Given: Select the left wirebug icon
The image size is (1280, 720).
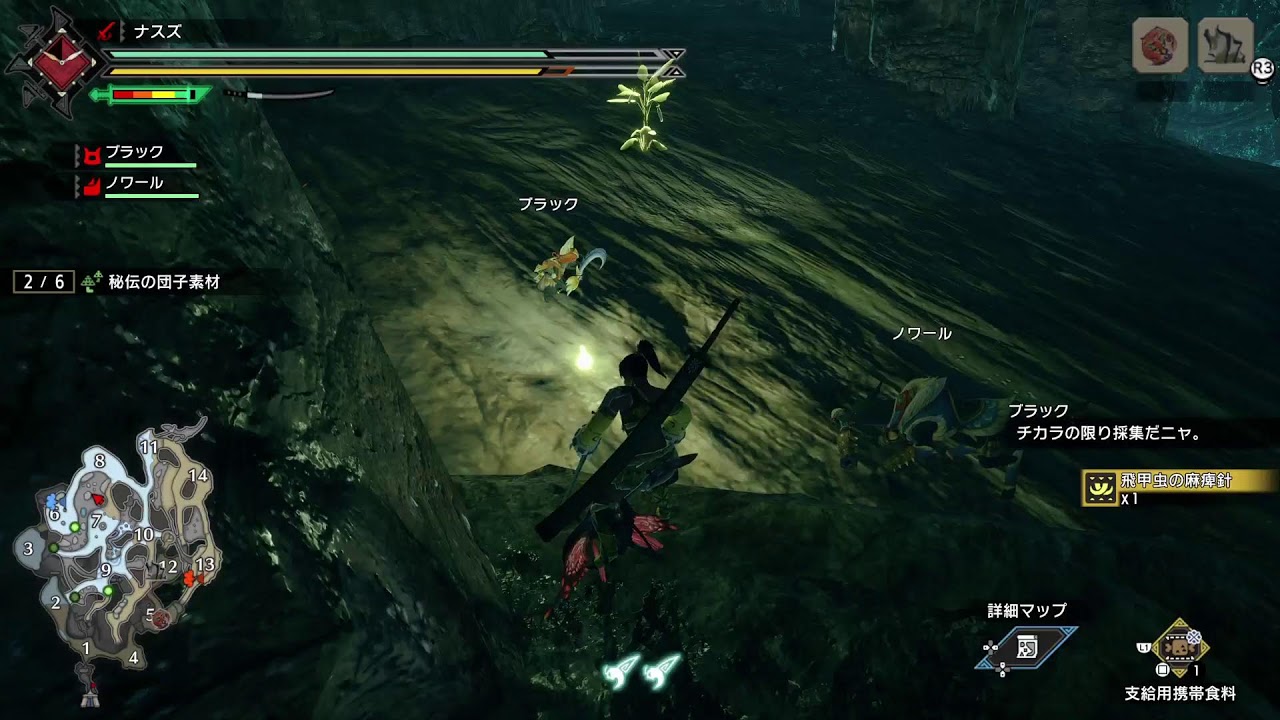Looking at the screenshot, I should click(x=622, y=671).
